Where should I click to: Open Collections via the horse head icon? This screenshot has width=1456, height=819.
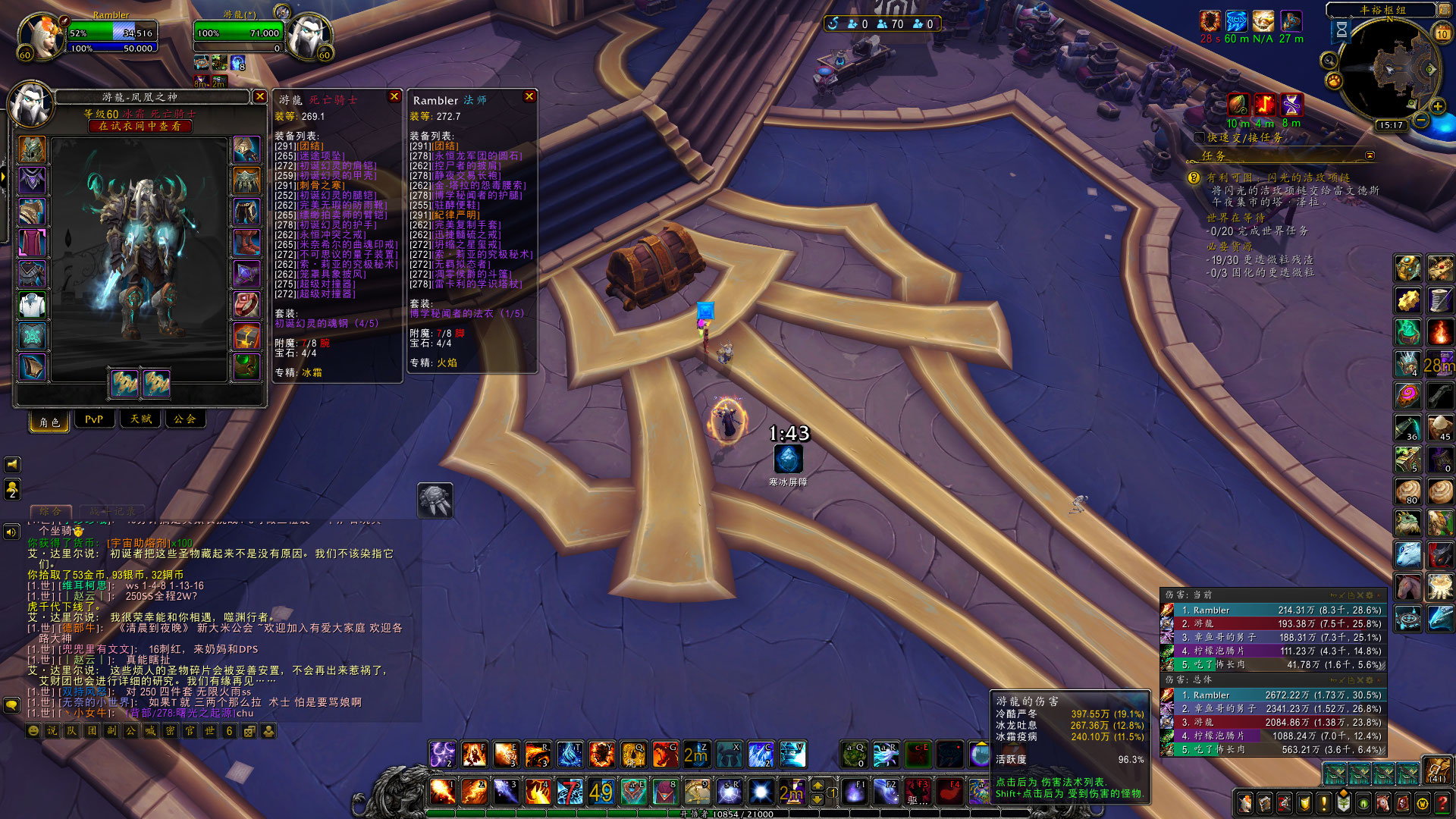(1382, 804)
